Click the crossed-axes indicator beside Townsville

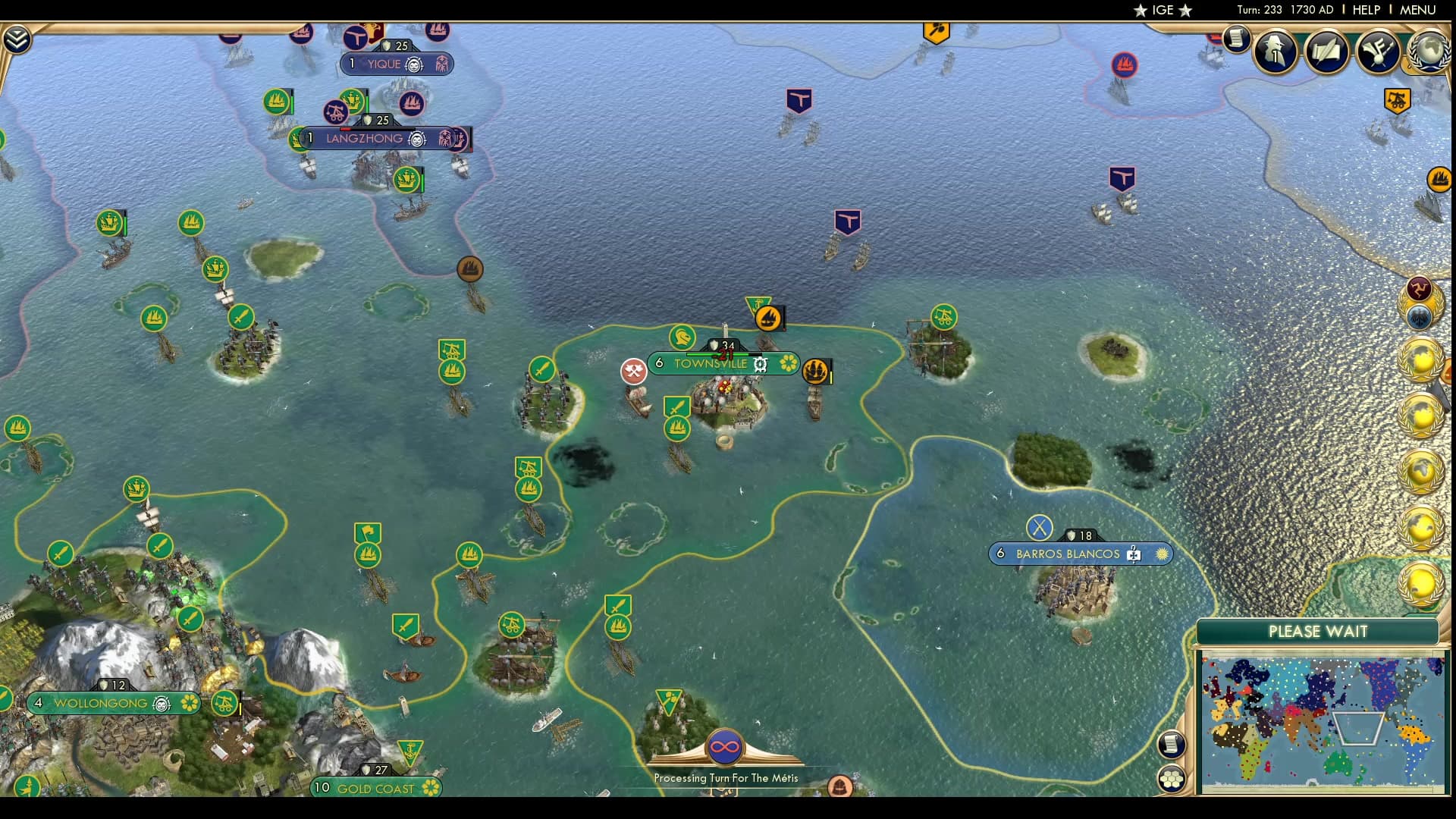(x=635, y=369)
